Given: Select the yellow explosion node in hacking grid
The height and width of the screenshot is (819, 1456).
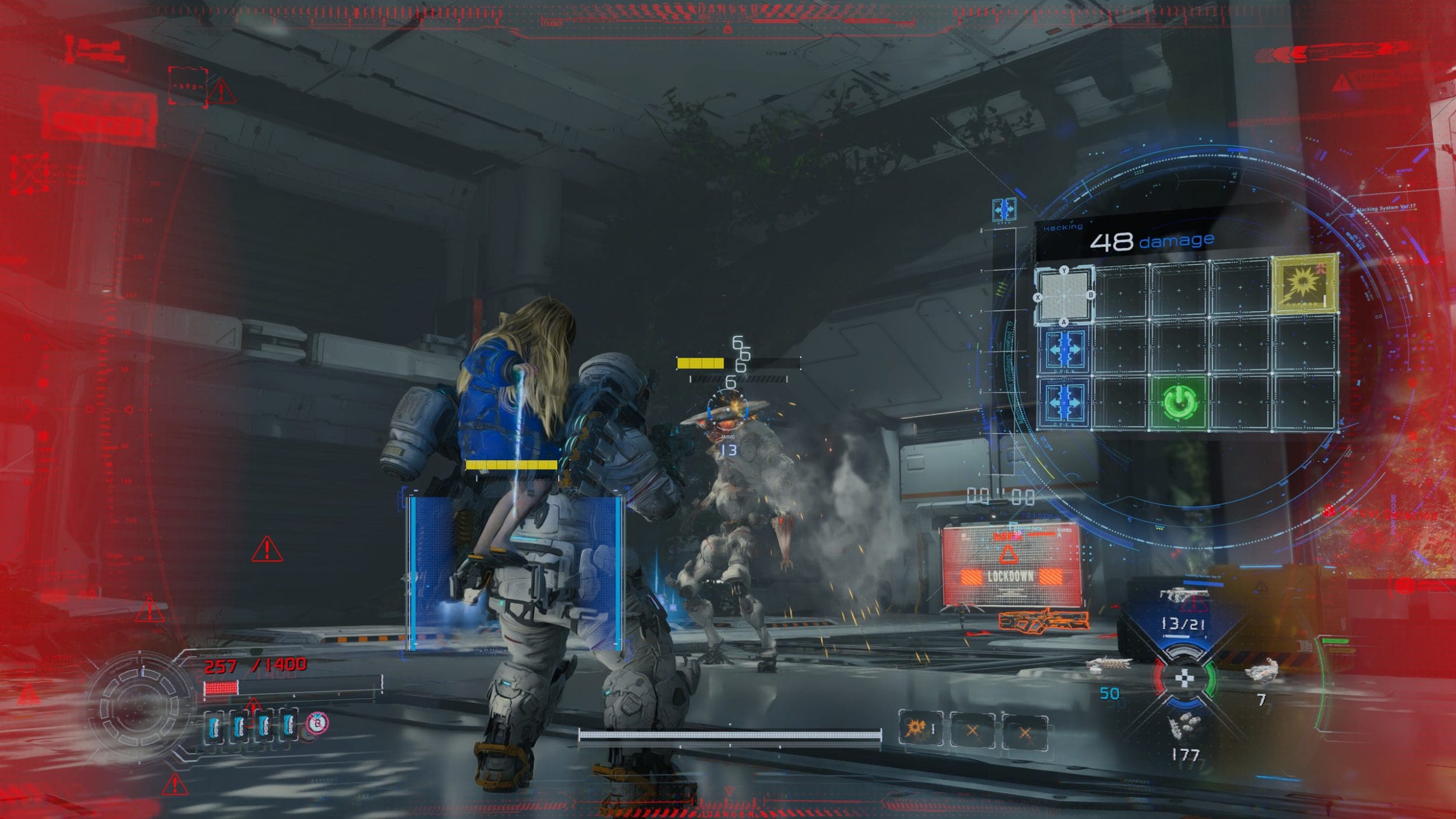Looking at the screenshot, I should point(1304,285).
